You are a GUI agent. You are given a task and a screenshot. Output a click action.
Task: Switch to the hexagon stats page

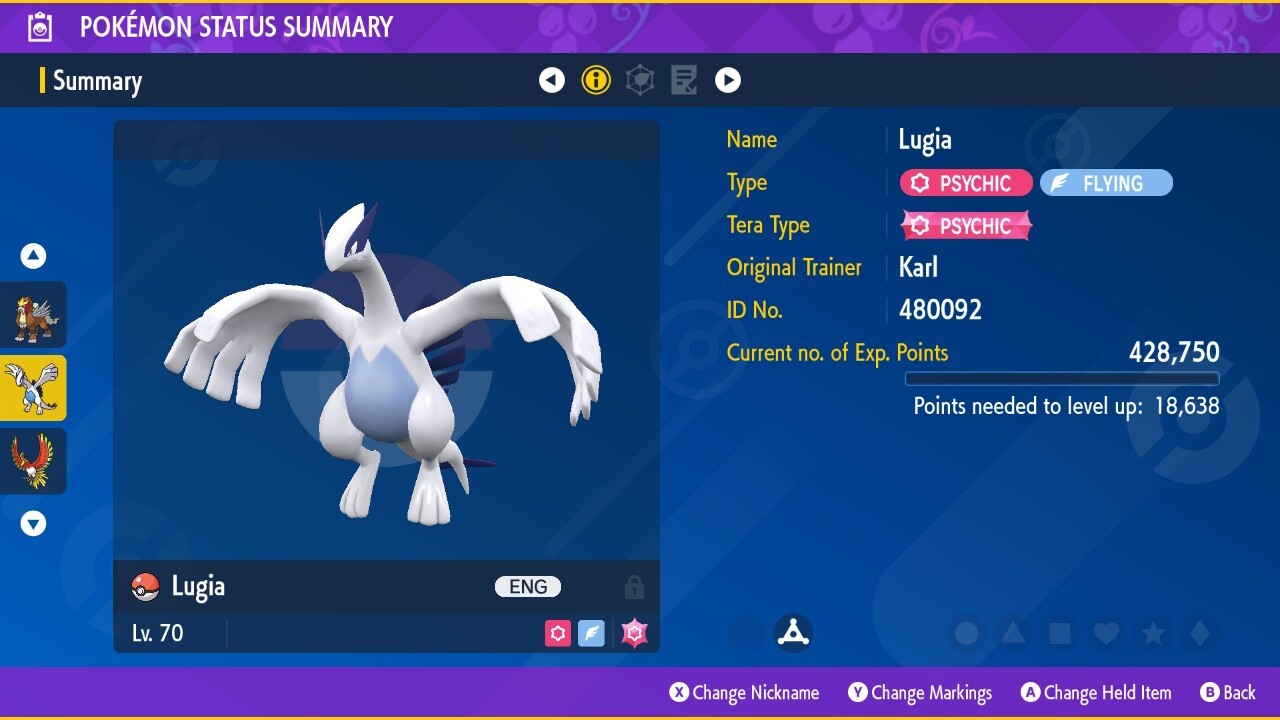pos(640,80)
